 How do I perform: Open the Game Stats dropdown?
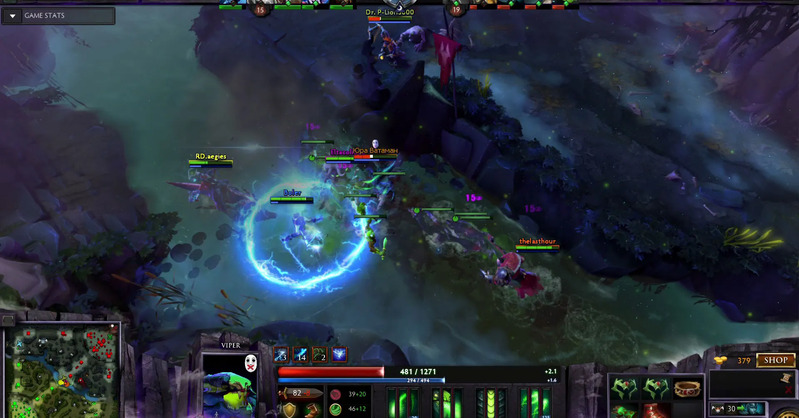click(x=13, y=16)
